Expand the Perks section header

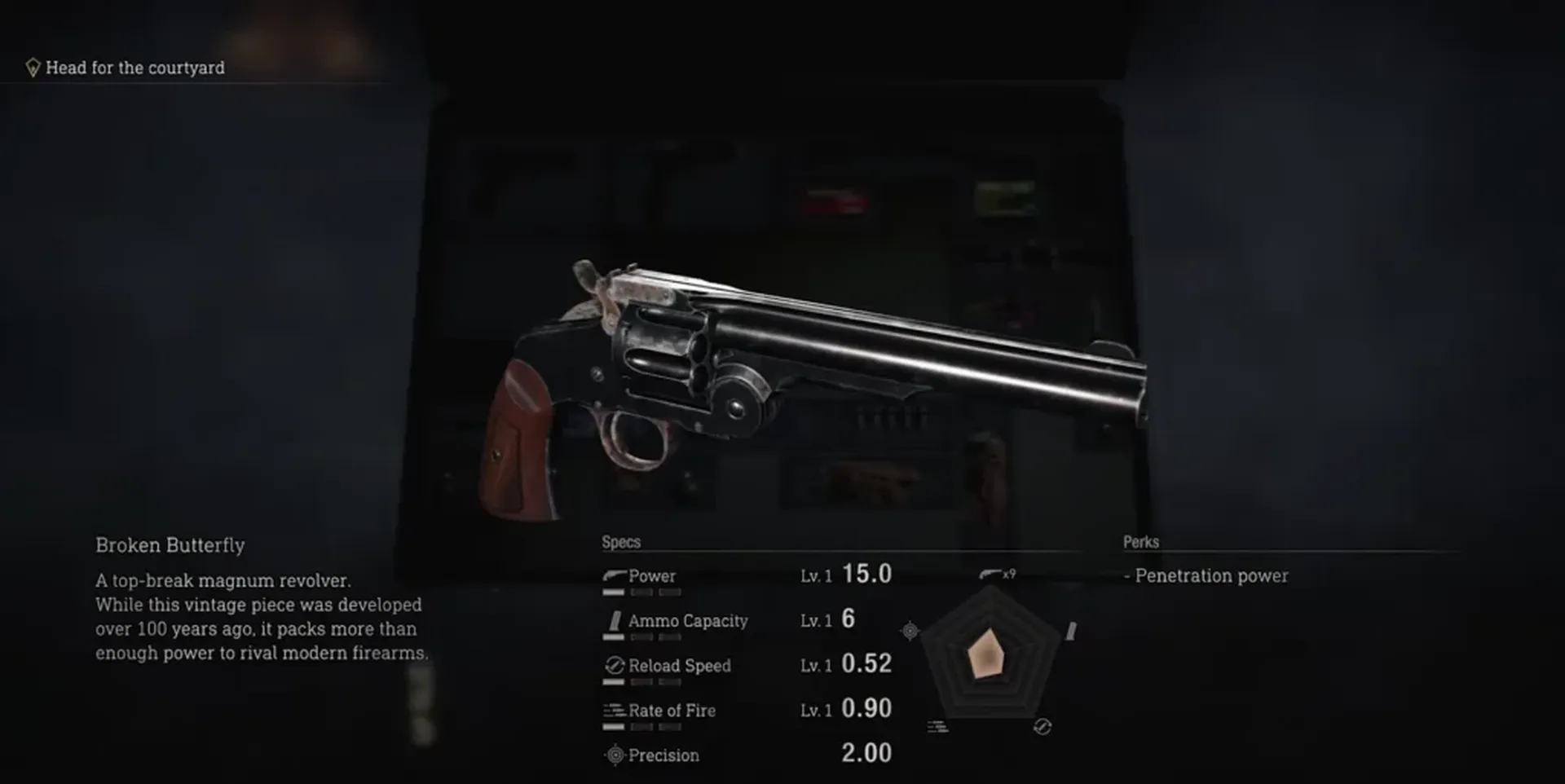(1141, 541)
